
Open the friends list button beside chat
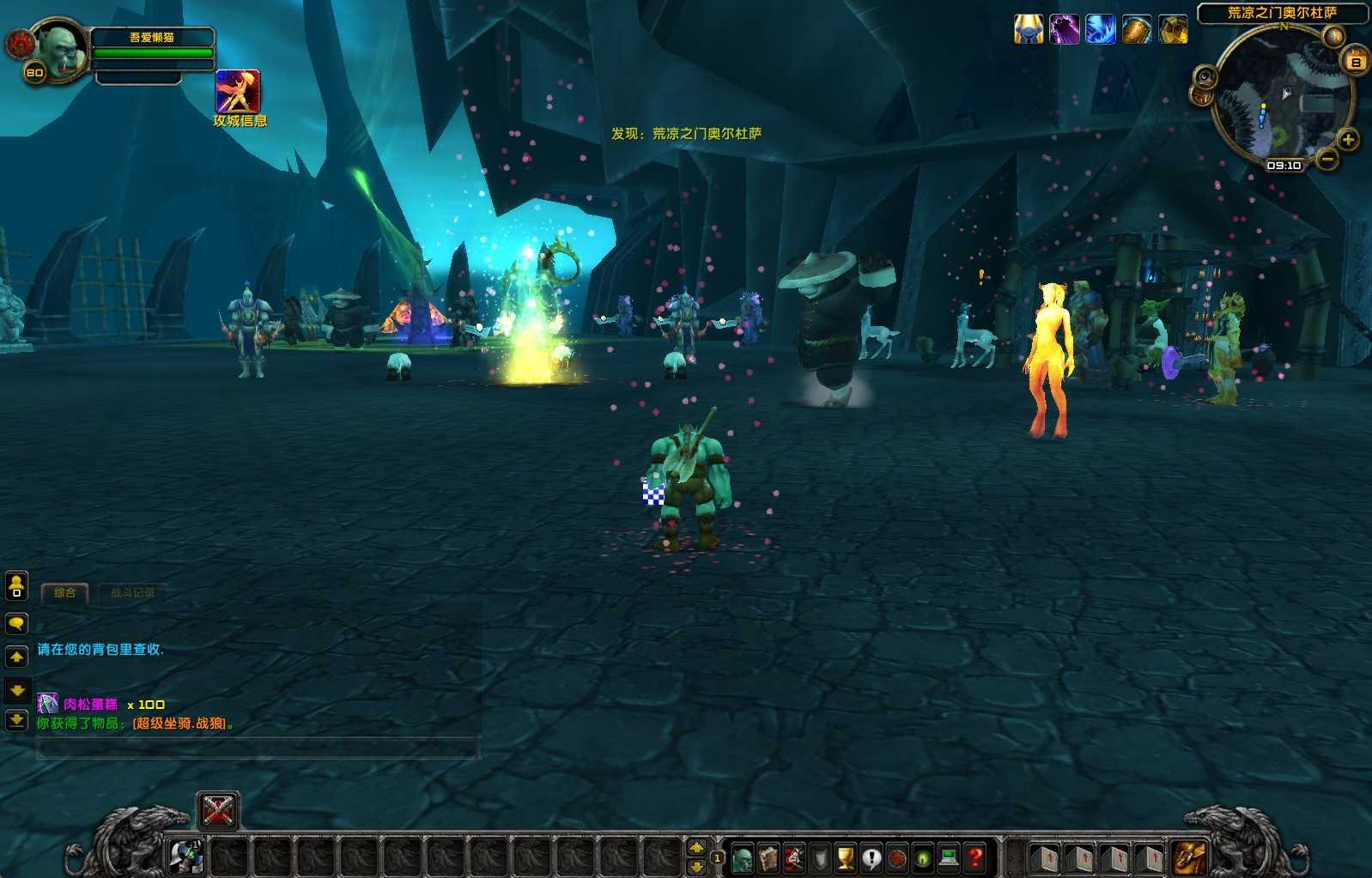16,586
